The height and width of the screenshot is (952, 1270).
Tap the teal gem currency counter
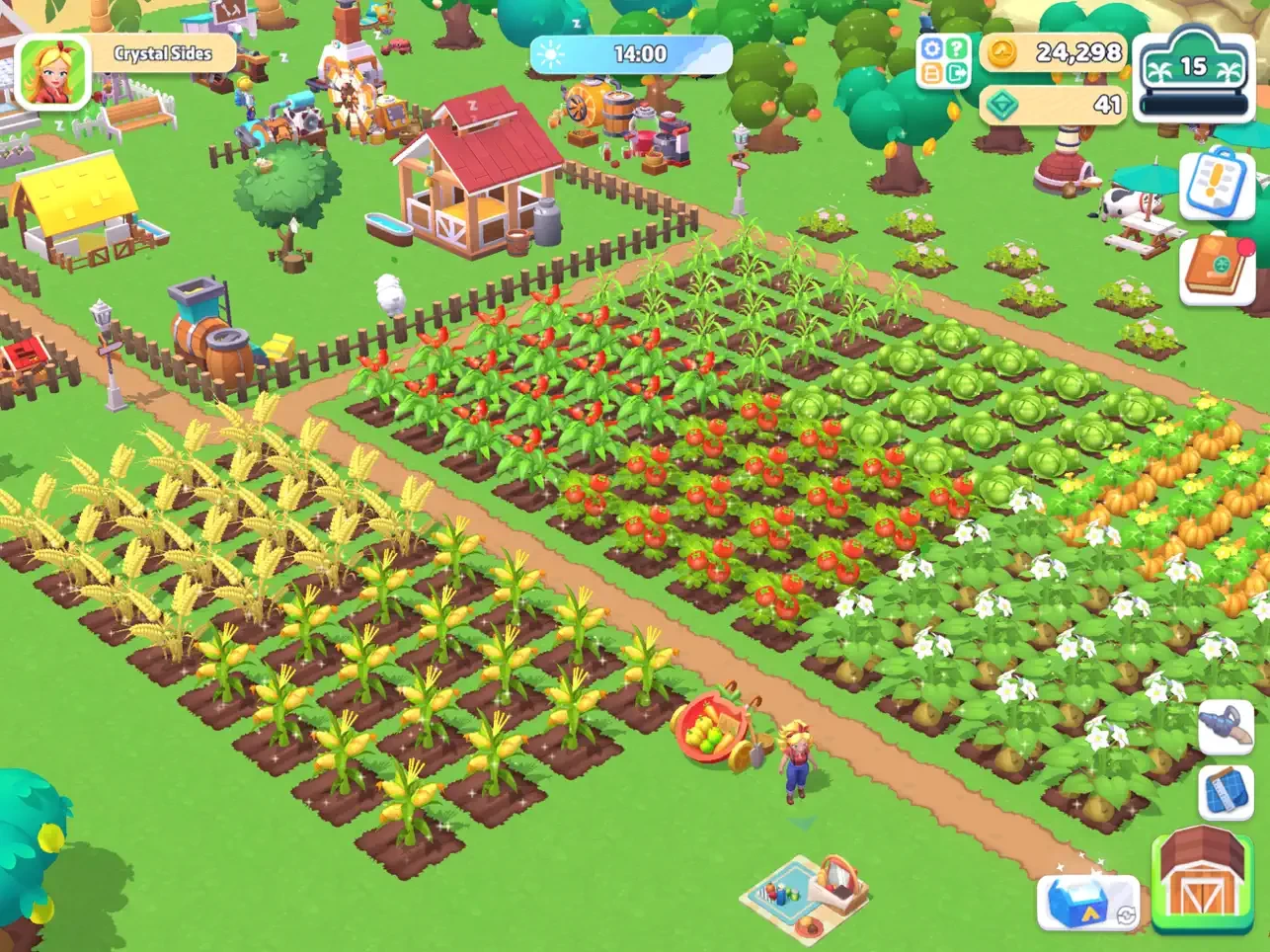(1055, 104)
